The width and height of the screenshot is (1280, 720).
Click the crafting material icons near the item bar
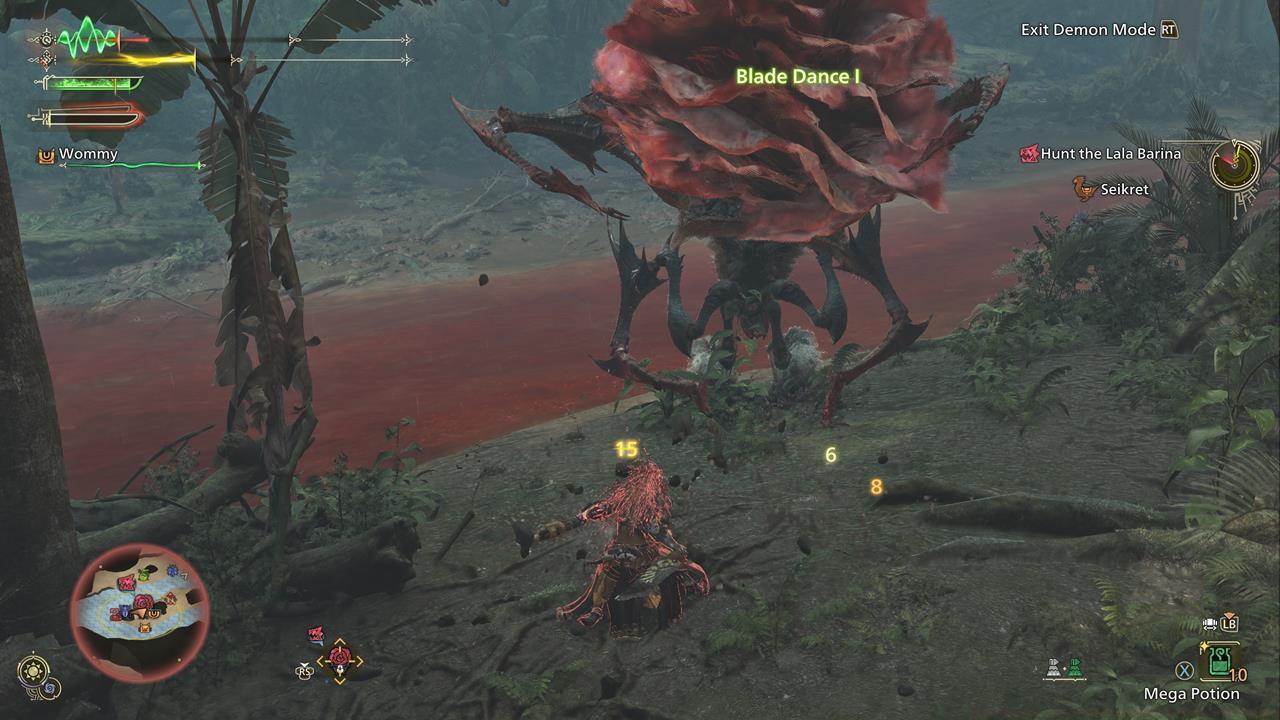1065,667
